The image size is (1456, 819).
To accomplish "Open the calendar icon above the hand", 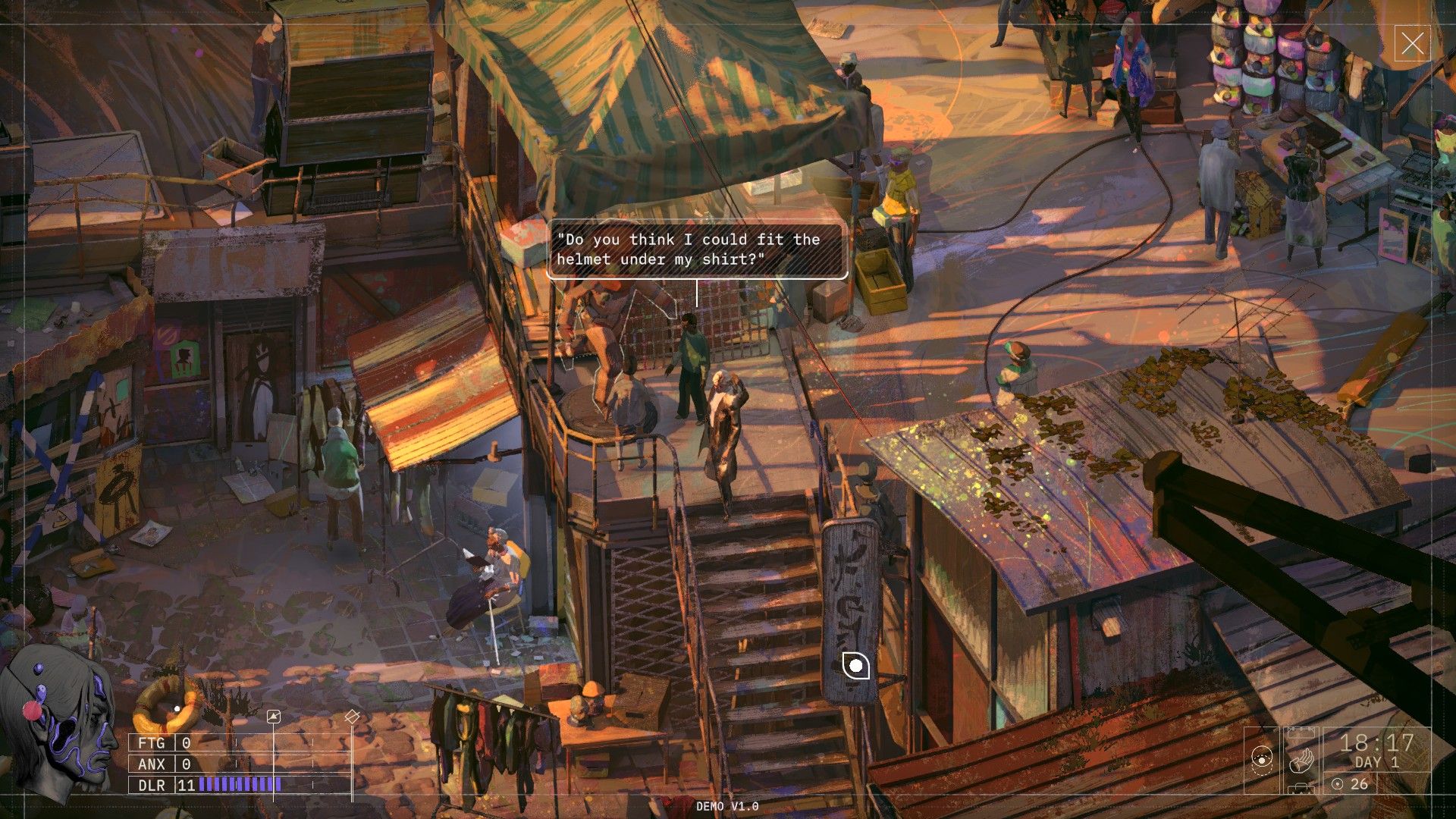I will pos(1301,733).
